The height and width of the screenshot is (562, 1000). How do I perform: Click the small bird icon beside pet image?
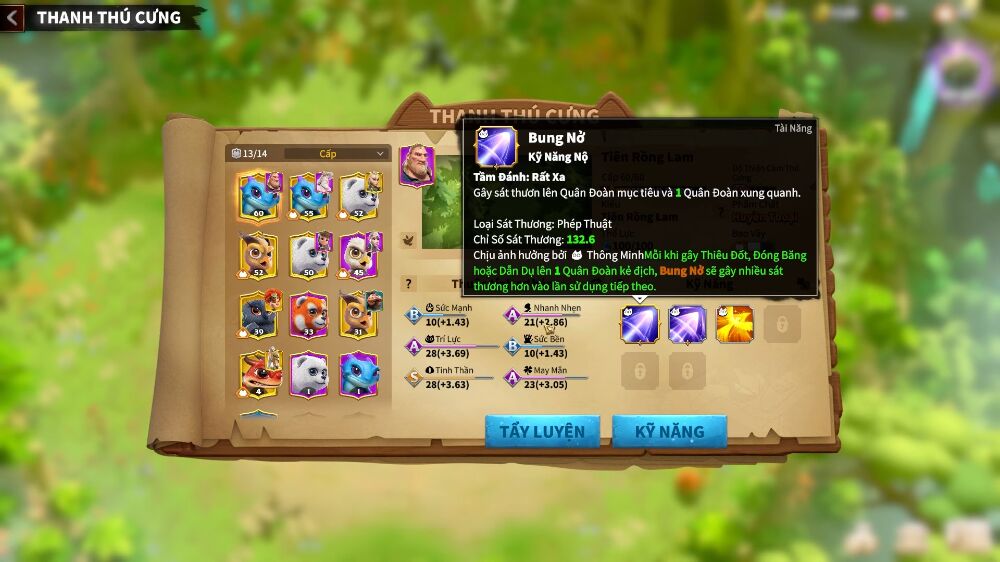point(408,240)
